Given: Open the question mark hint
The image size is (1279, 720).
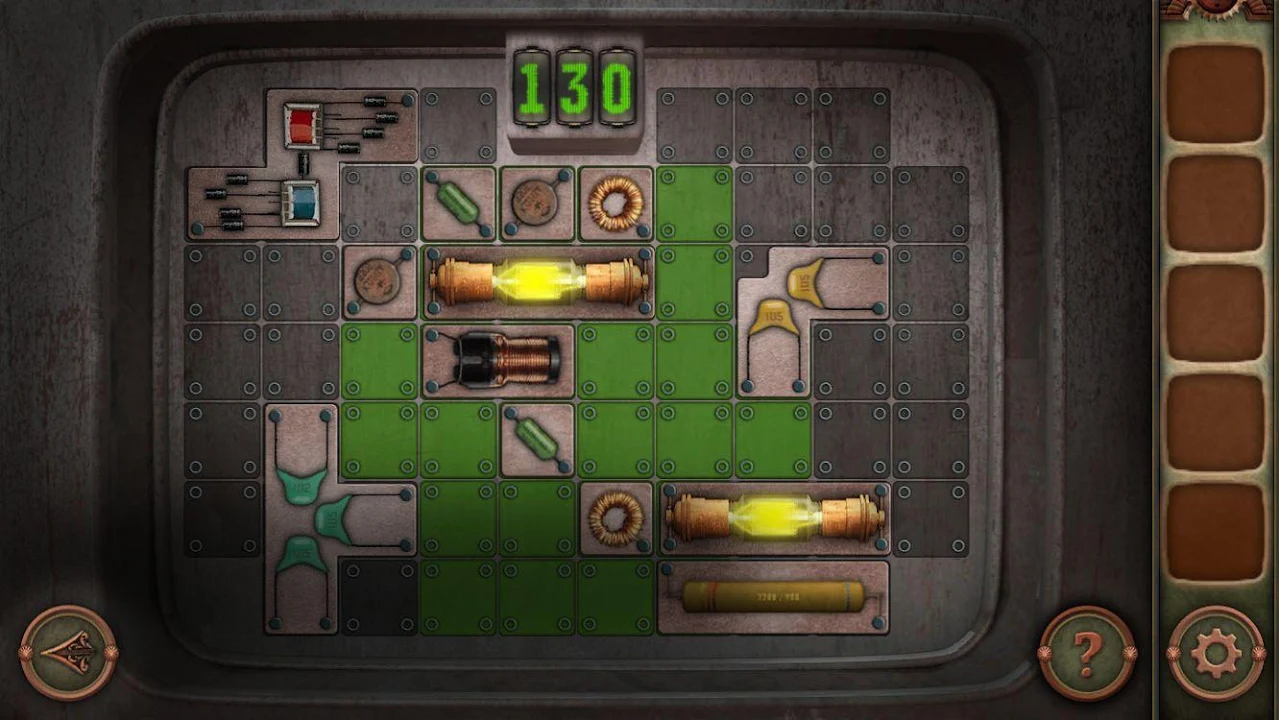Looking at the screenshot, I should (x=1086, y=654).
